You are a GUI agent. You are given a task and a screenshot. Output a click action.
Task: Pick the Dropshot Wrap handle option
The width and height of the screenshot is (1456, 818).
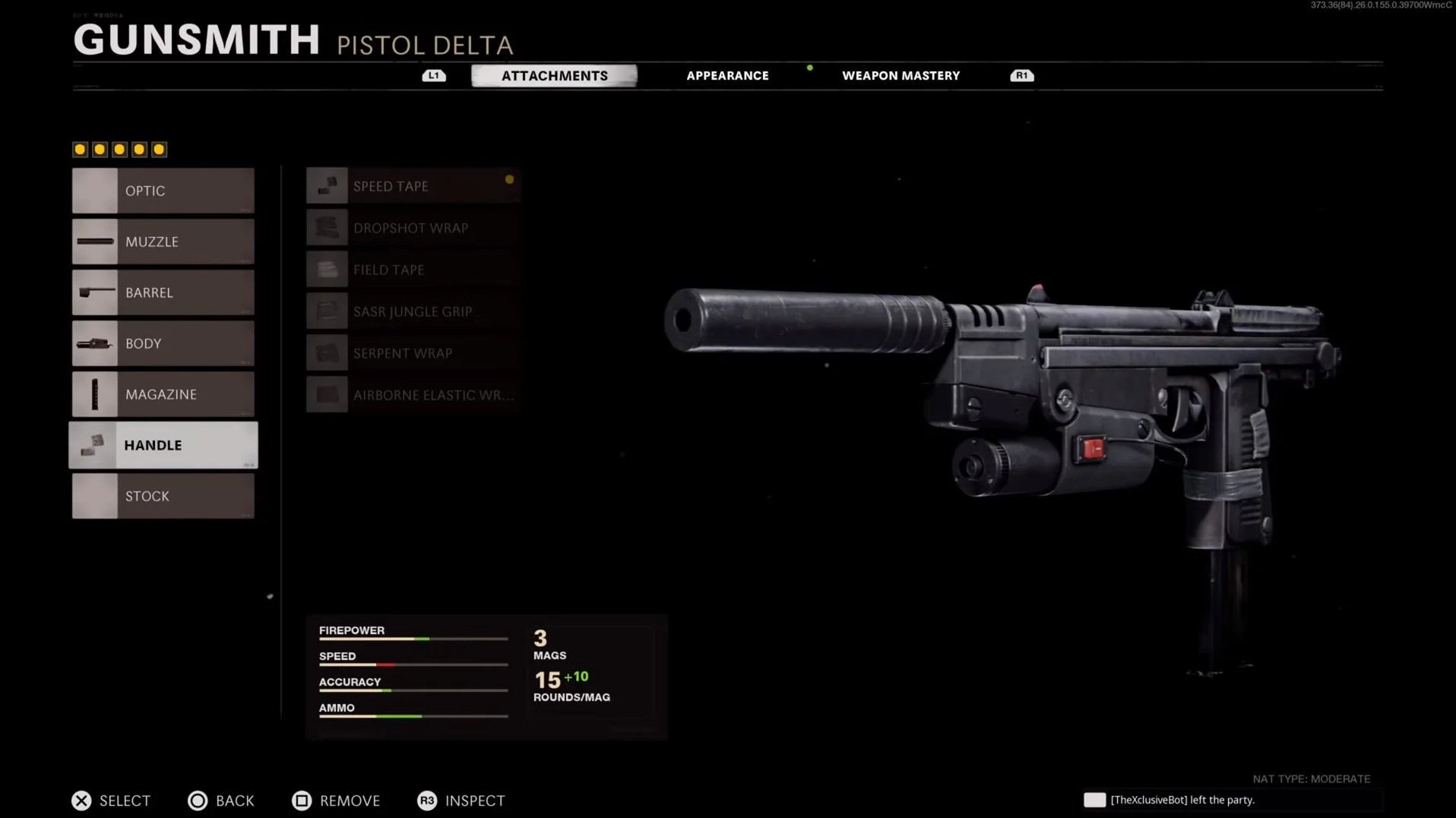click(x=413, y=228)
